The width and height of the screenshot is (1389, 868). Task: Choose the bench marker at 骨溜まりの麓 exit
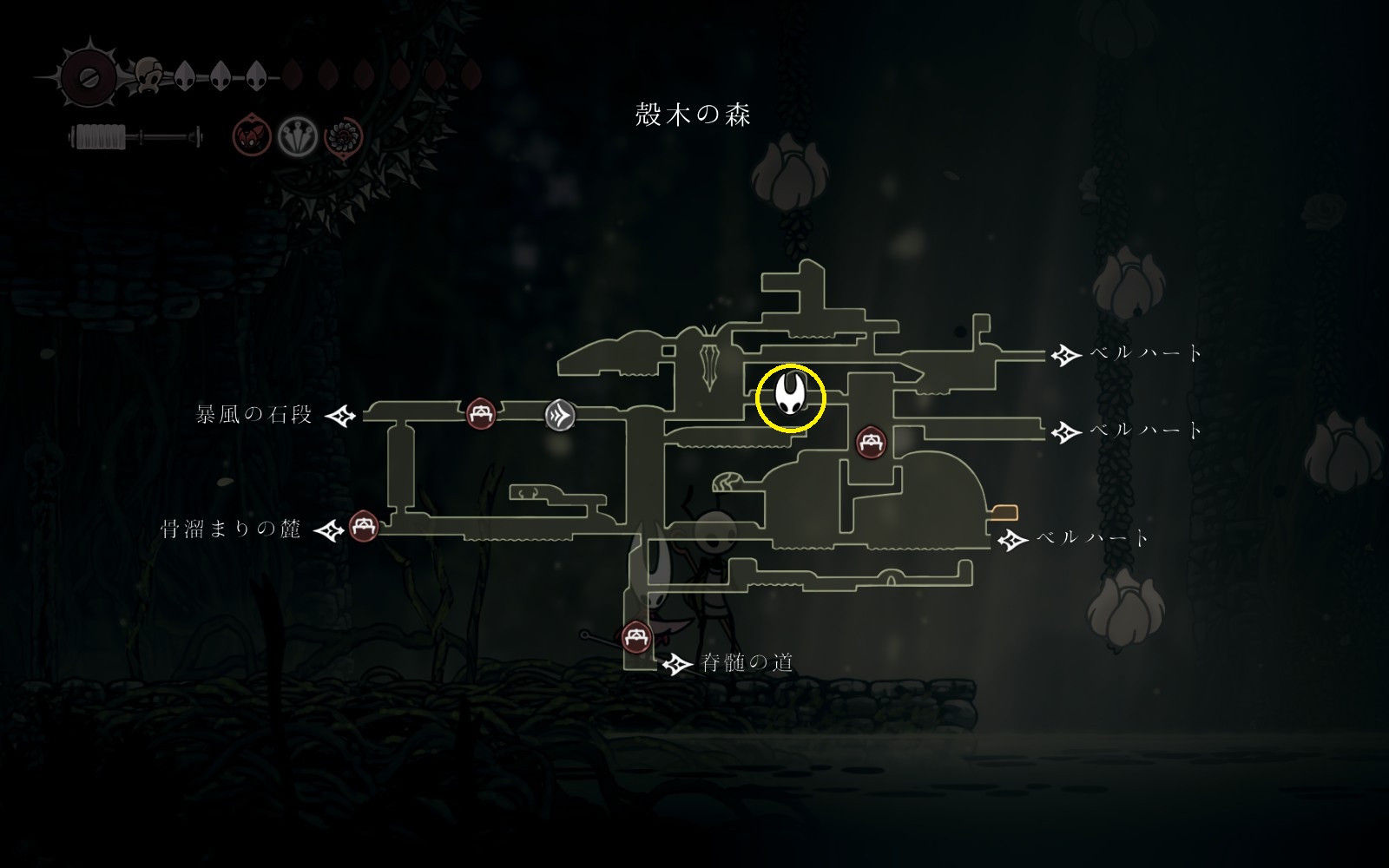click(363, 526)
